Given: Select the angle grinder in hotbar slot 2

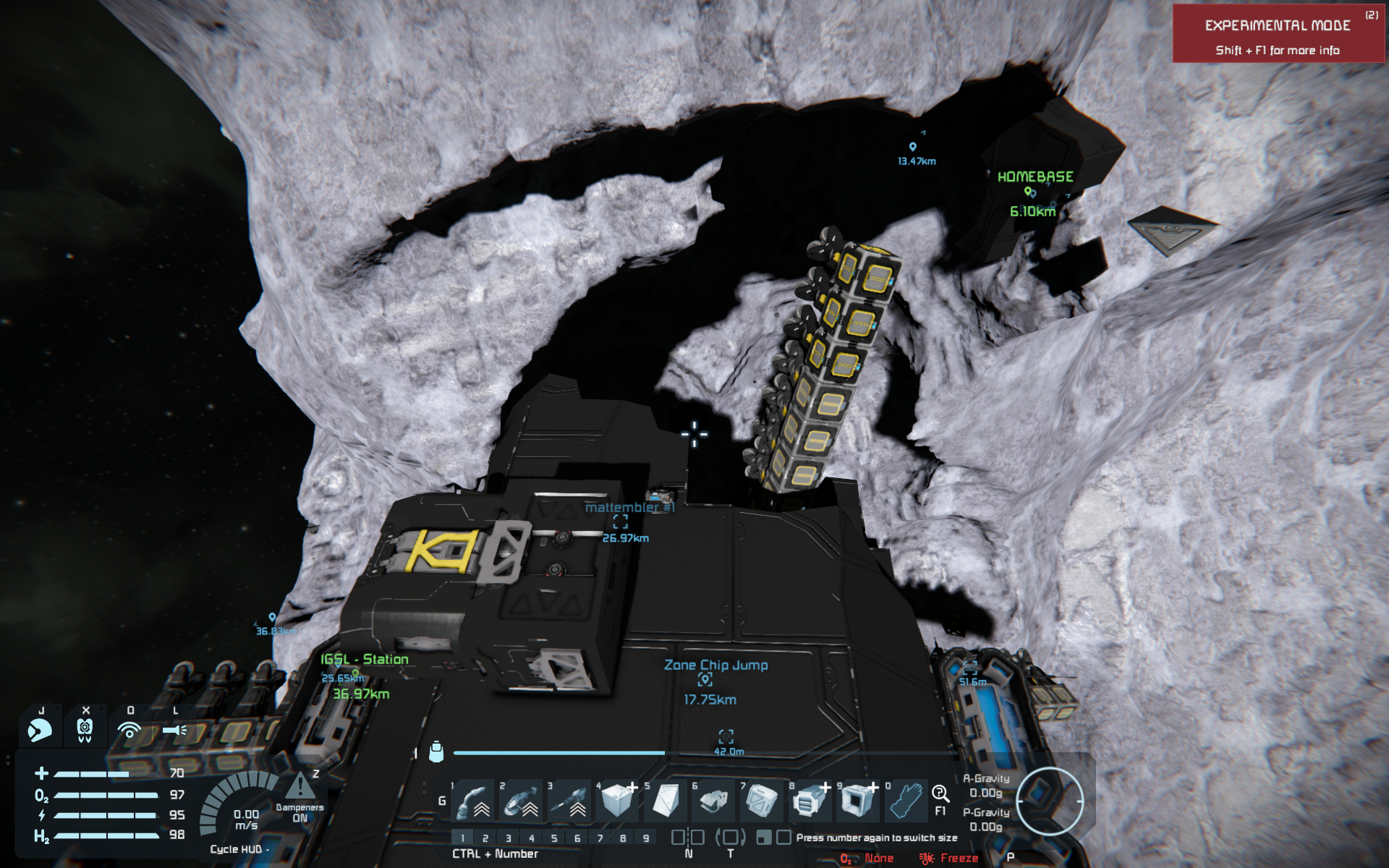Looking at the screenshot, I should pos(521,801).
